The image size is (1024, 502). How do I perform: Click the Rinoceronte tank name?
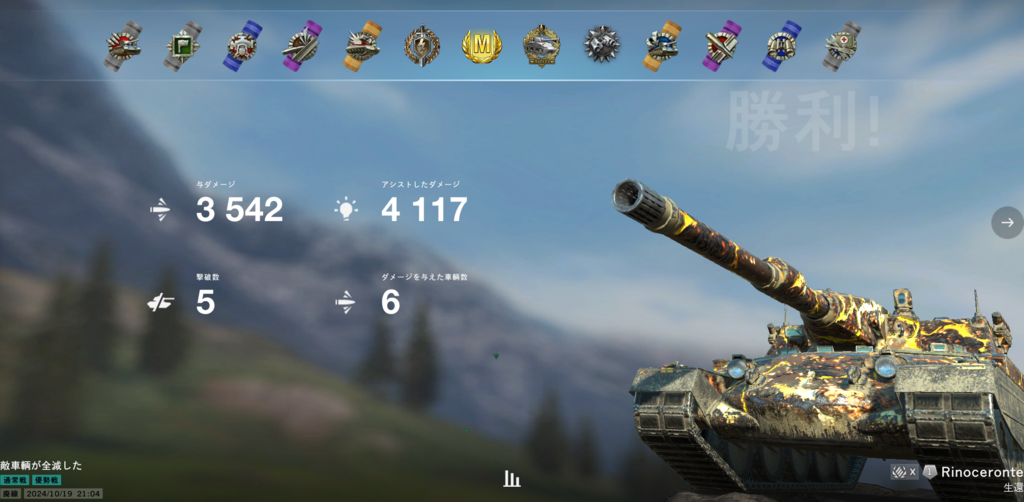pyautogui.click(x=978, y=471)
